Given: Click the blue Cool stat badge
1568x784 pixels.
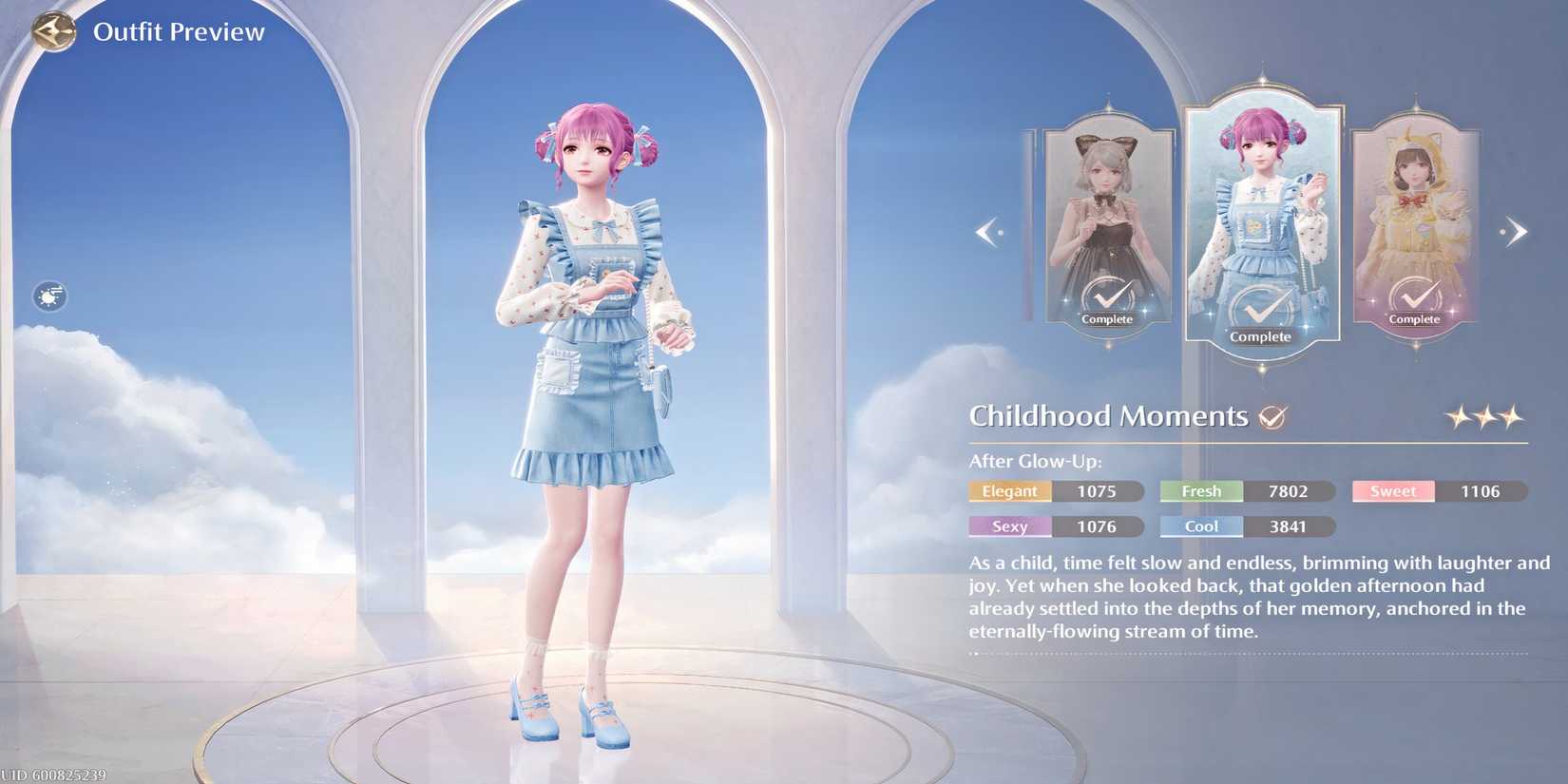Looking at the screenshot, I should tap(1200, 526).
